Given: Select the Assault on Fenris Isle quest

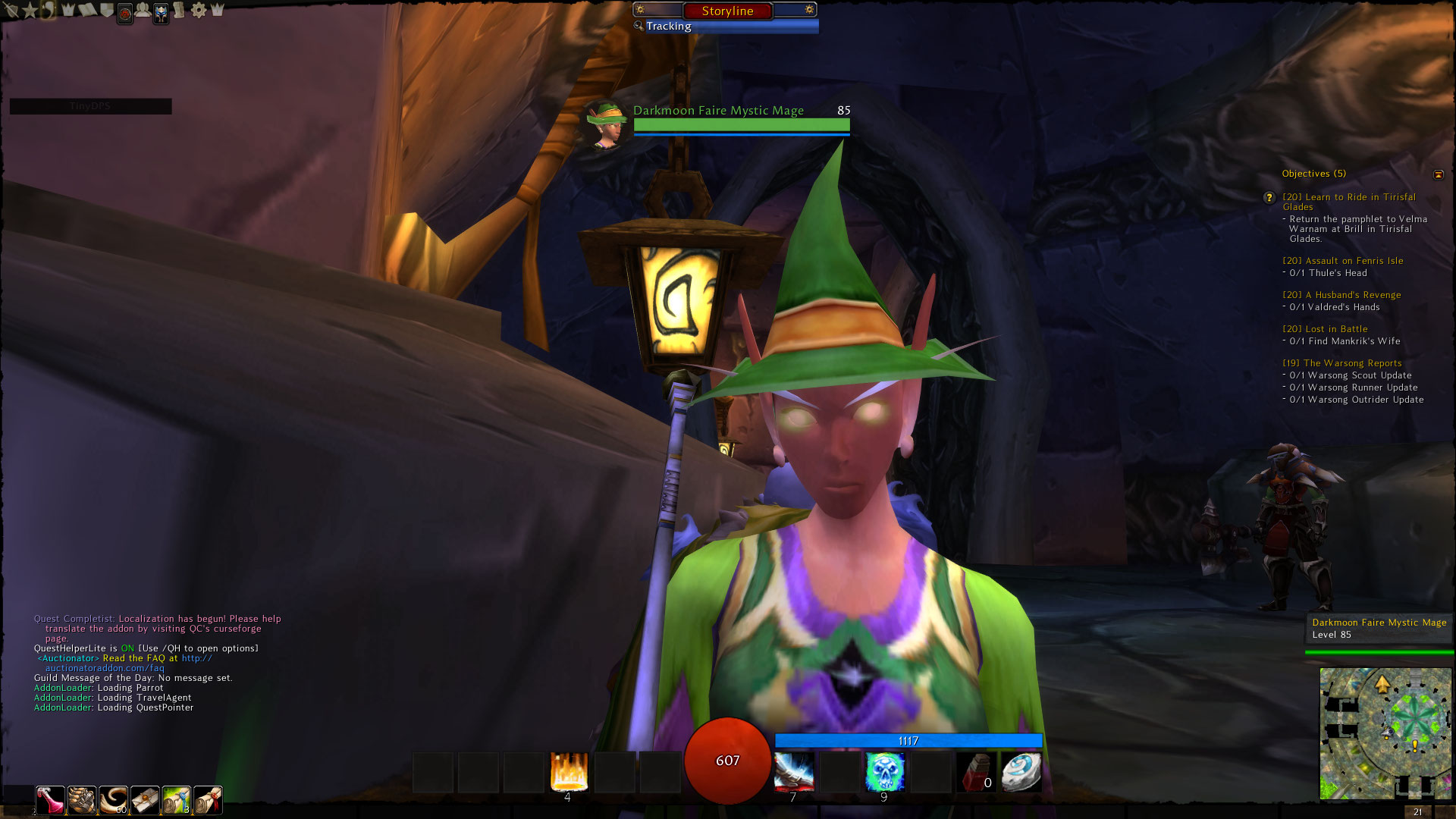Looking at the screenshot, I should tap(1342, 261).
